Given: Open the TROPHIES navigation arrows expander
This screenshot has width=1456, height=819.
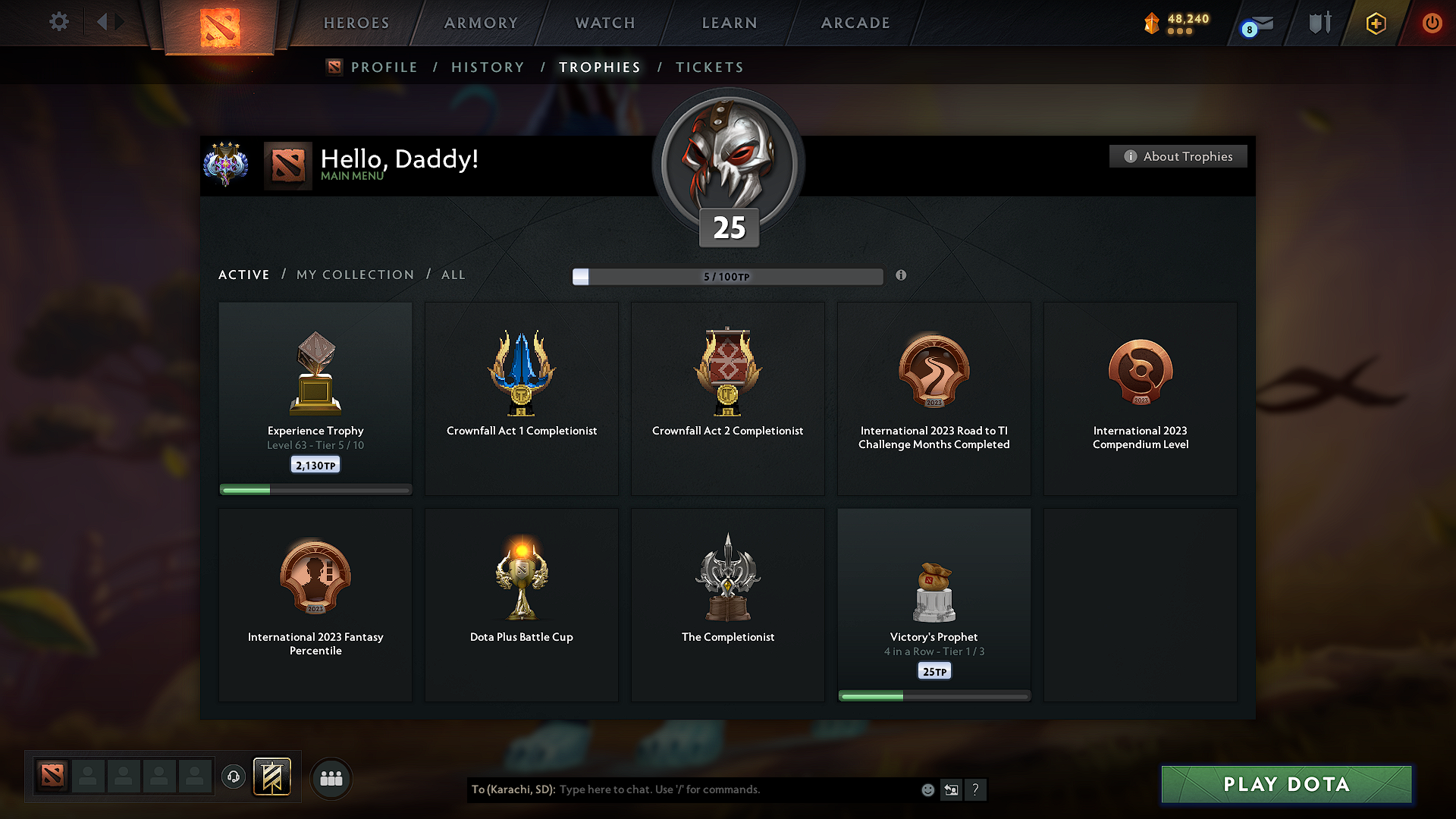Looking at the screenshot, I should pyautogui.click(x=110, y=22).
